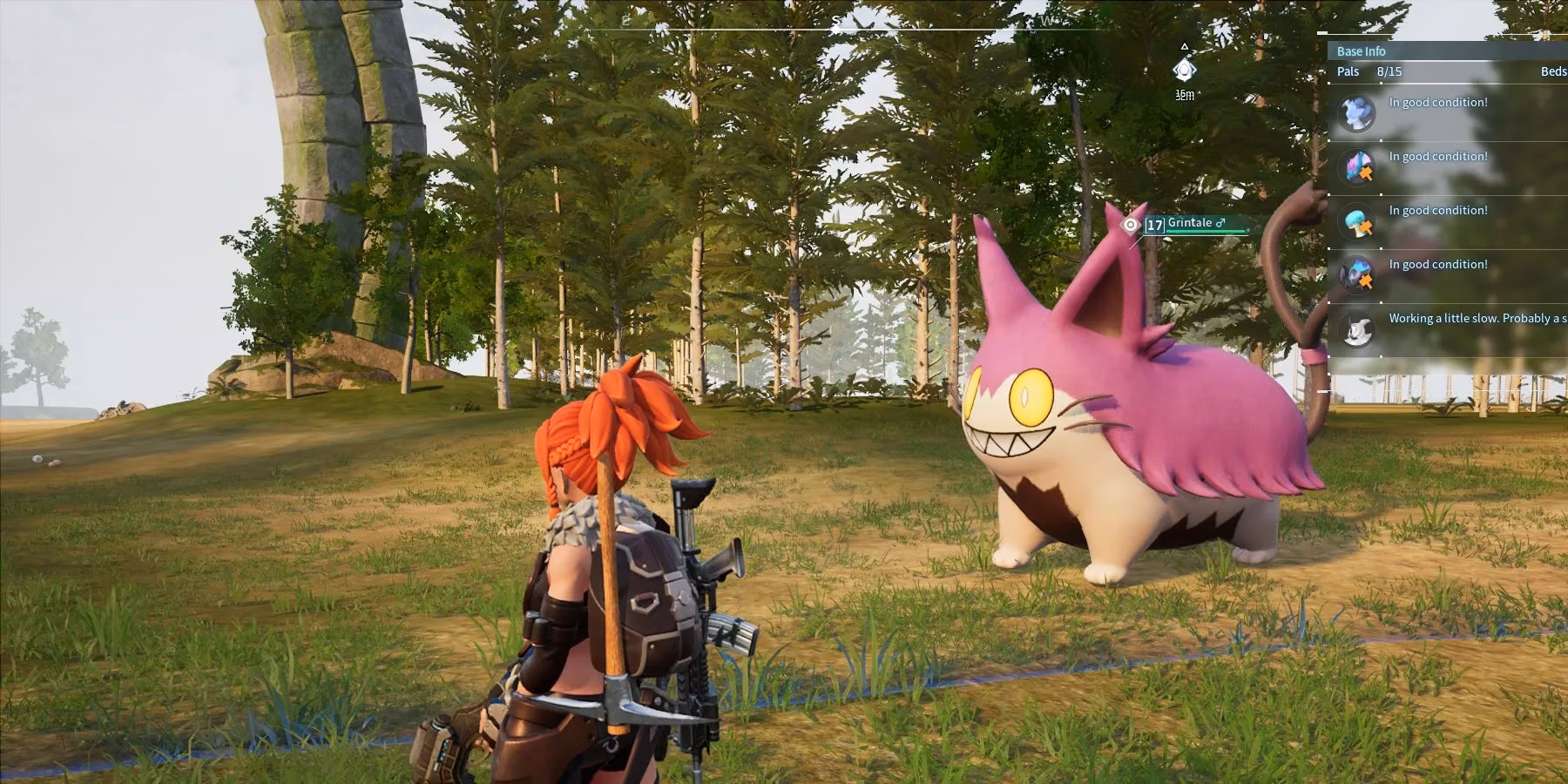Click the Grintale level 17 nameplate

(1193, 224)
